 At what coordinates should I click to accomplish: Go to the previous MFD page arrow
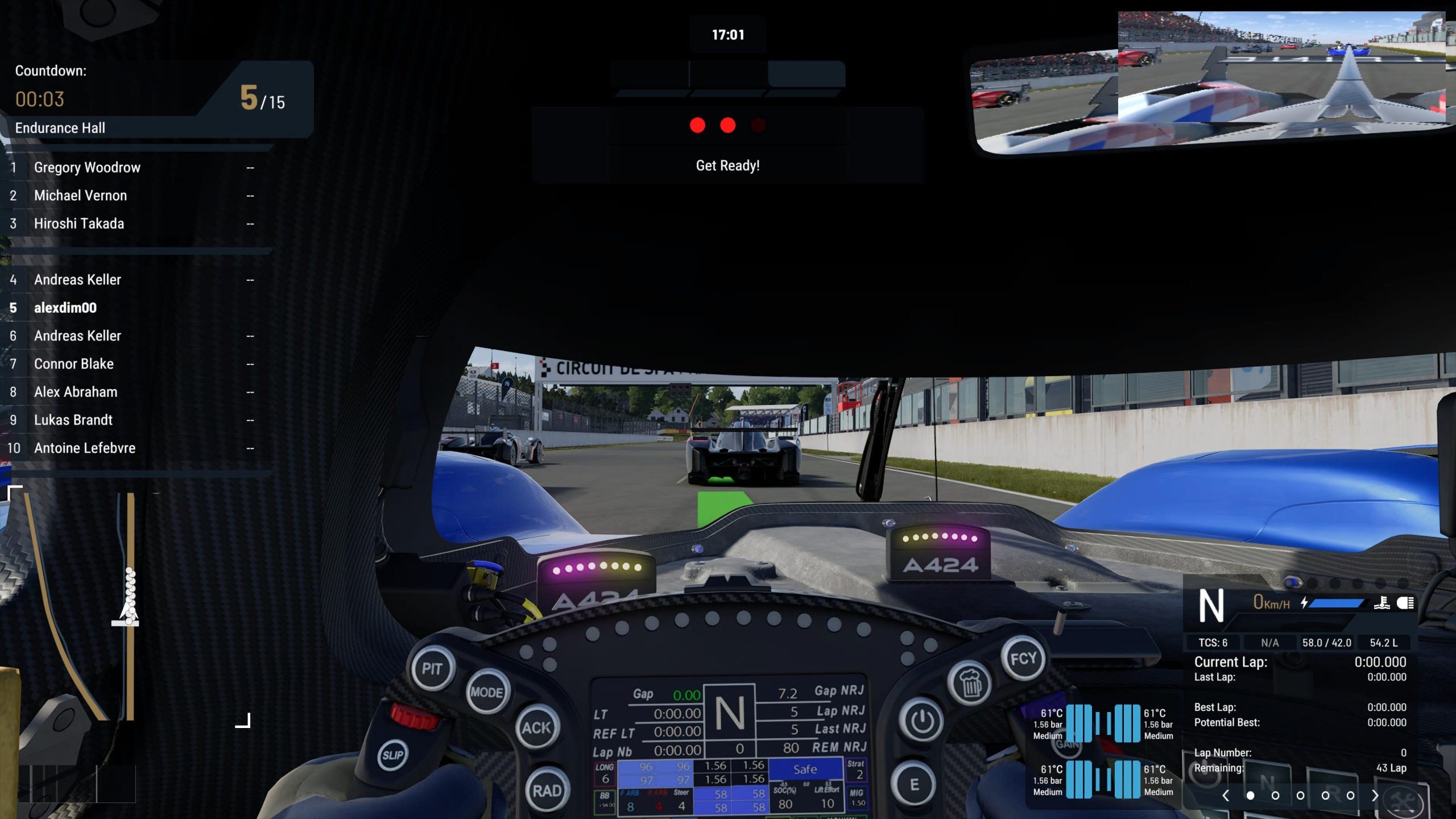(1226, 796)
